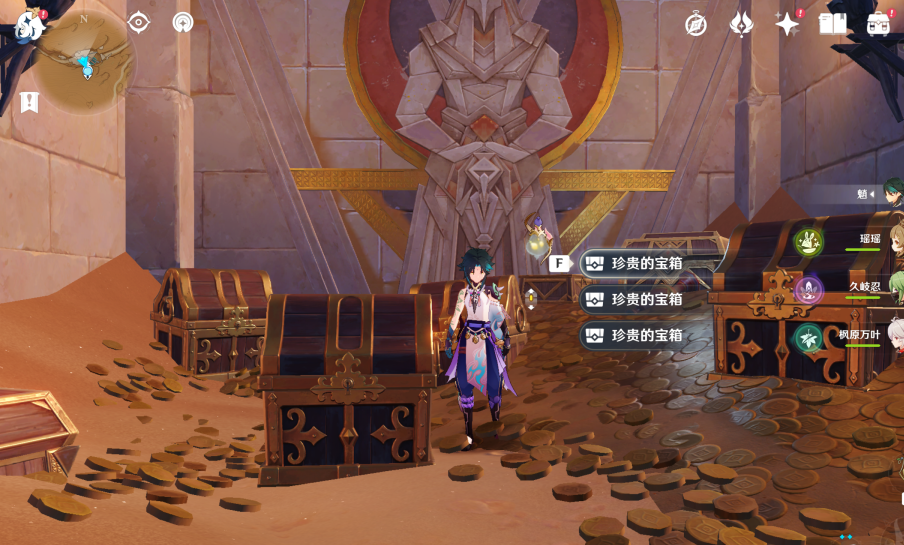The height and width of the screenshot is (545, 904).
Task: Open the Paimon menu
Action: click(x=30, y=25)
